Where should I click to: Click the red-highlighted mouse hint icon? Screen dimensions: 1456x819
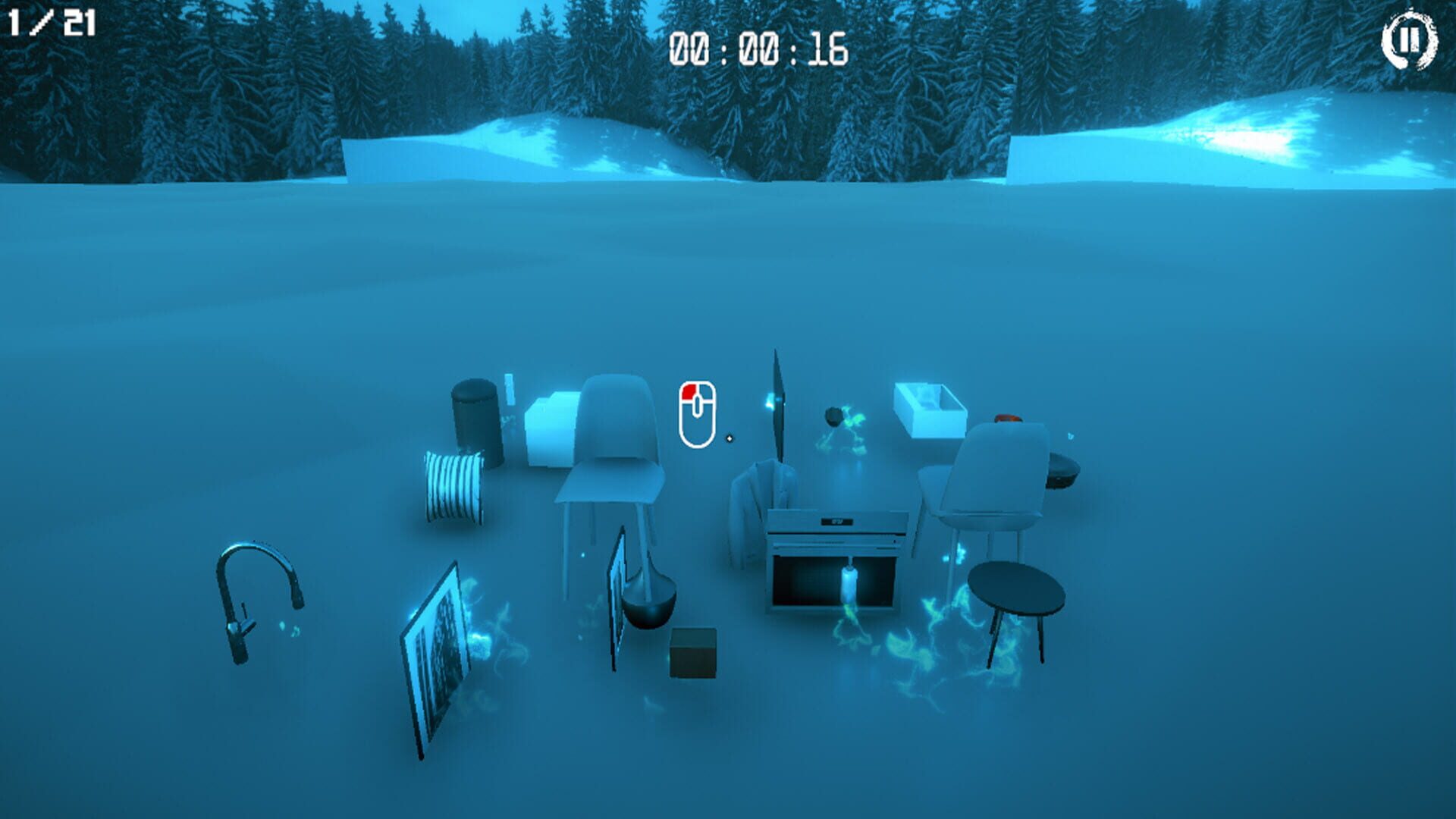click(698, 413)
